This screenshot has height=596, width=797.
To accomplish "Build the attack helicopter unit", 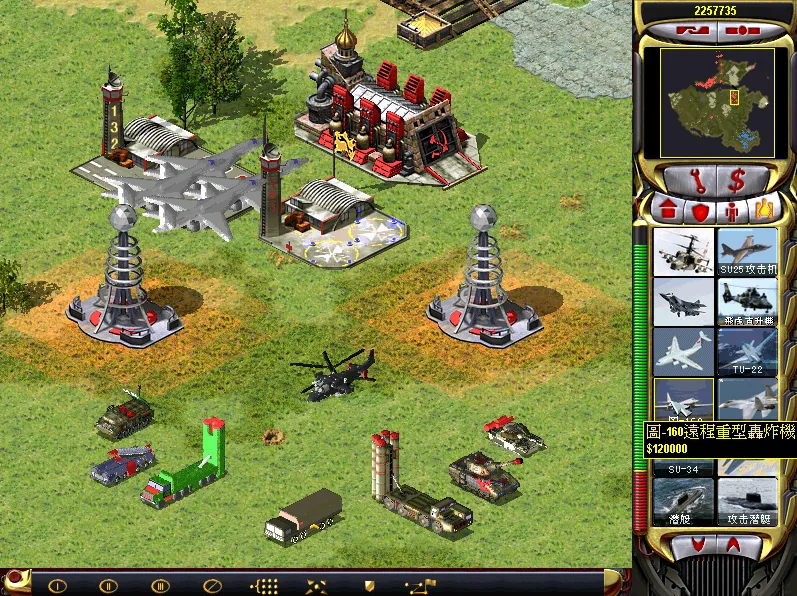I will click(x=683, y=252).
